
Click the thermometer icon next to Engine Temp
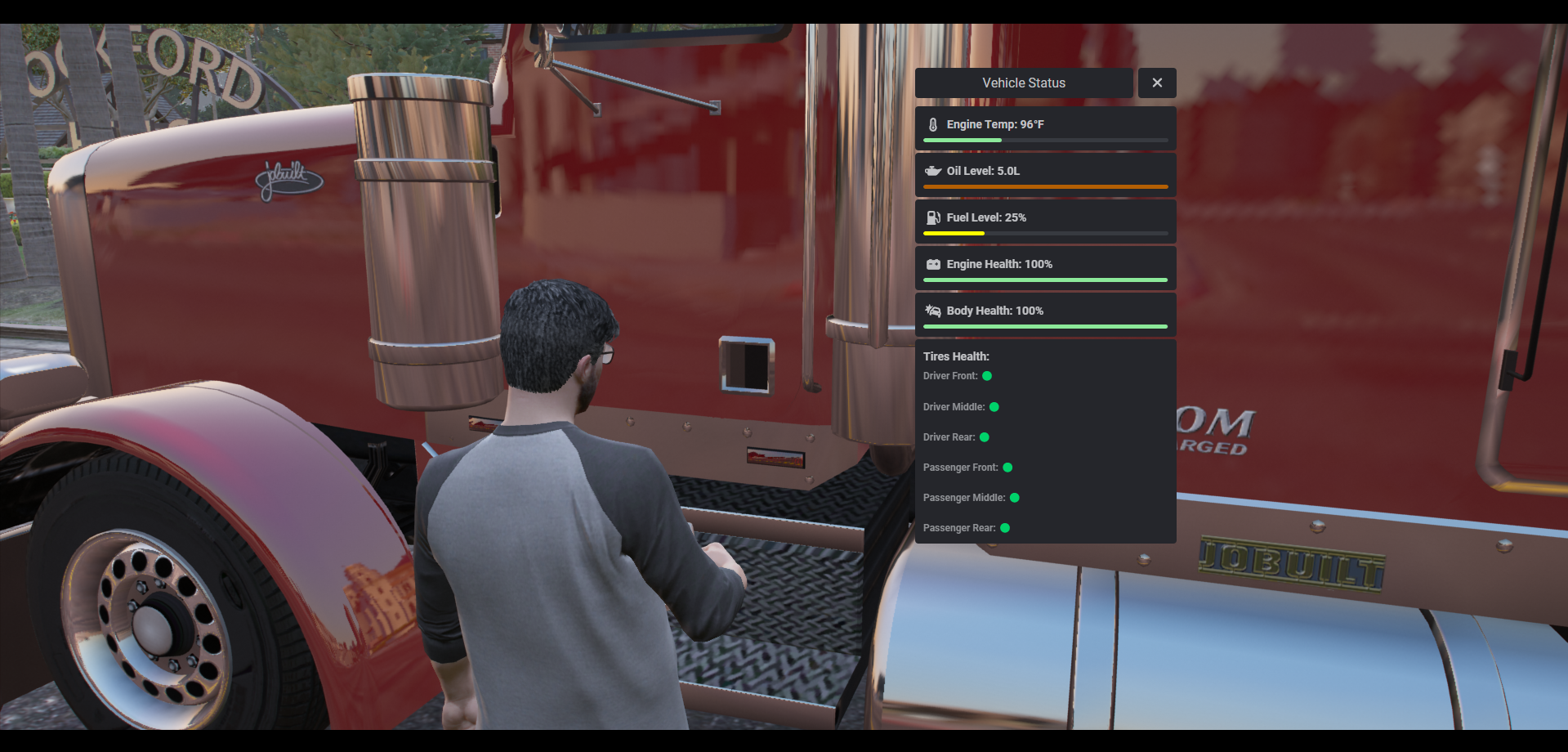[931, 124]
